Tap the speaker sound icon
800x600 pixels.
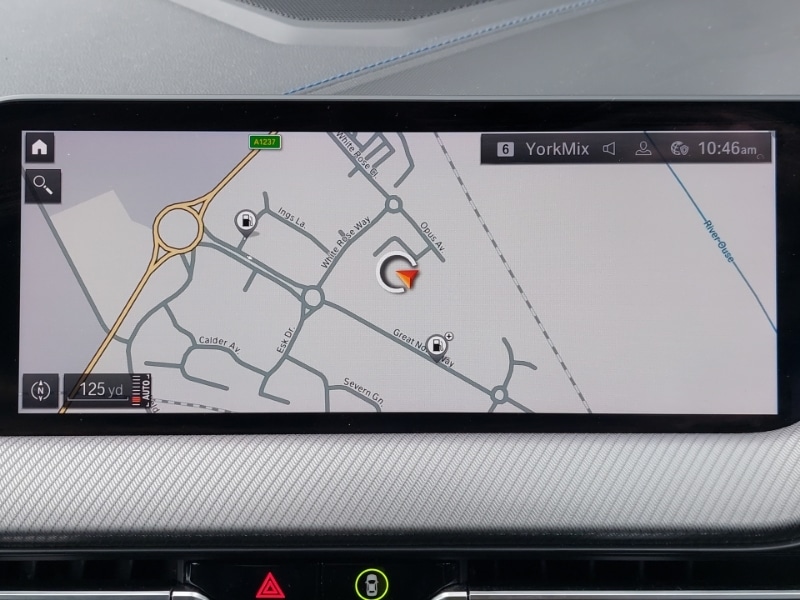point(609,149)
